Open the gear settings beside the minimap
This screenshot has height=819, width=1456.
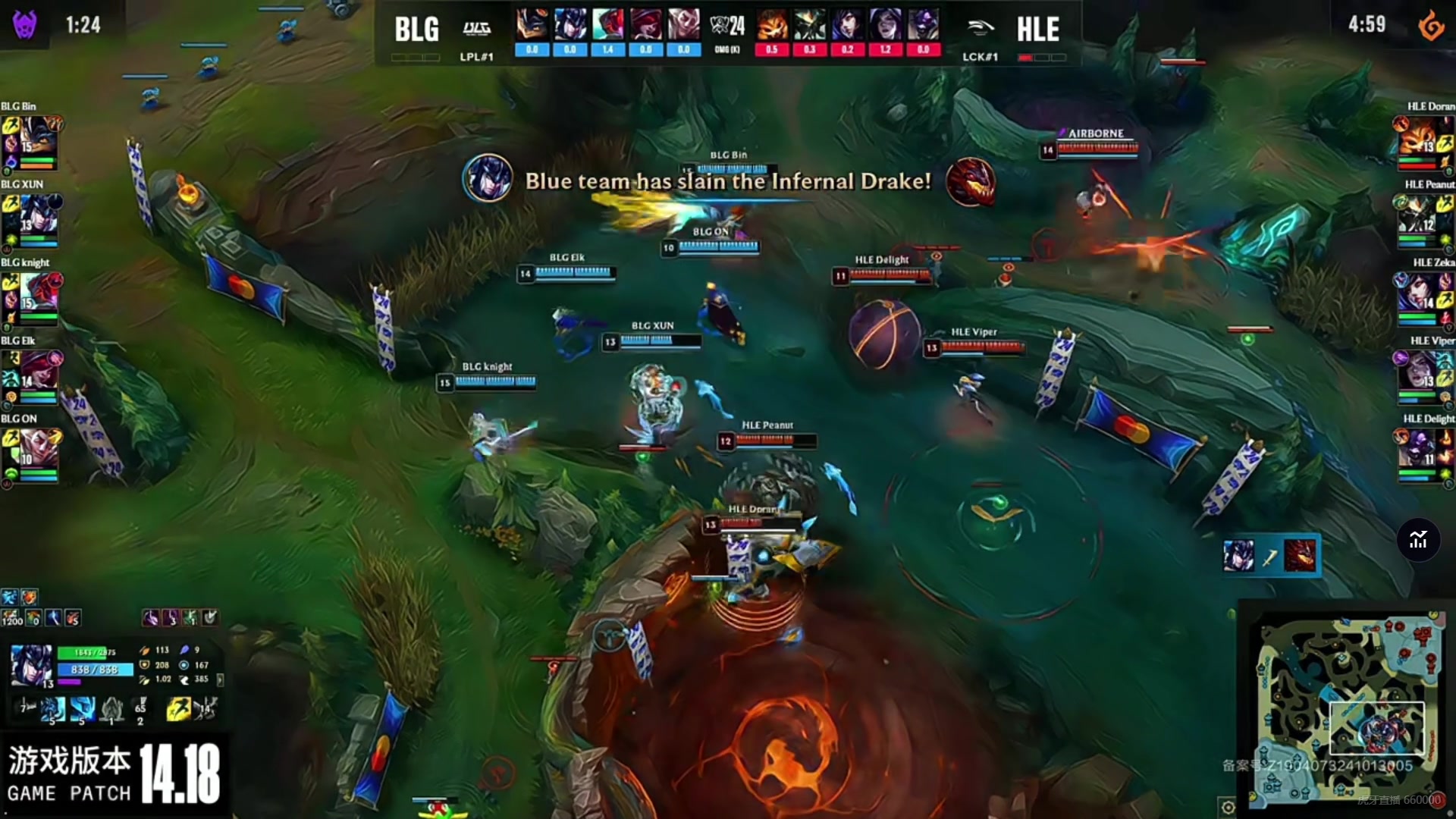click(x=1228, y=807)
